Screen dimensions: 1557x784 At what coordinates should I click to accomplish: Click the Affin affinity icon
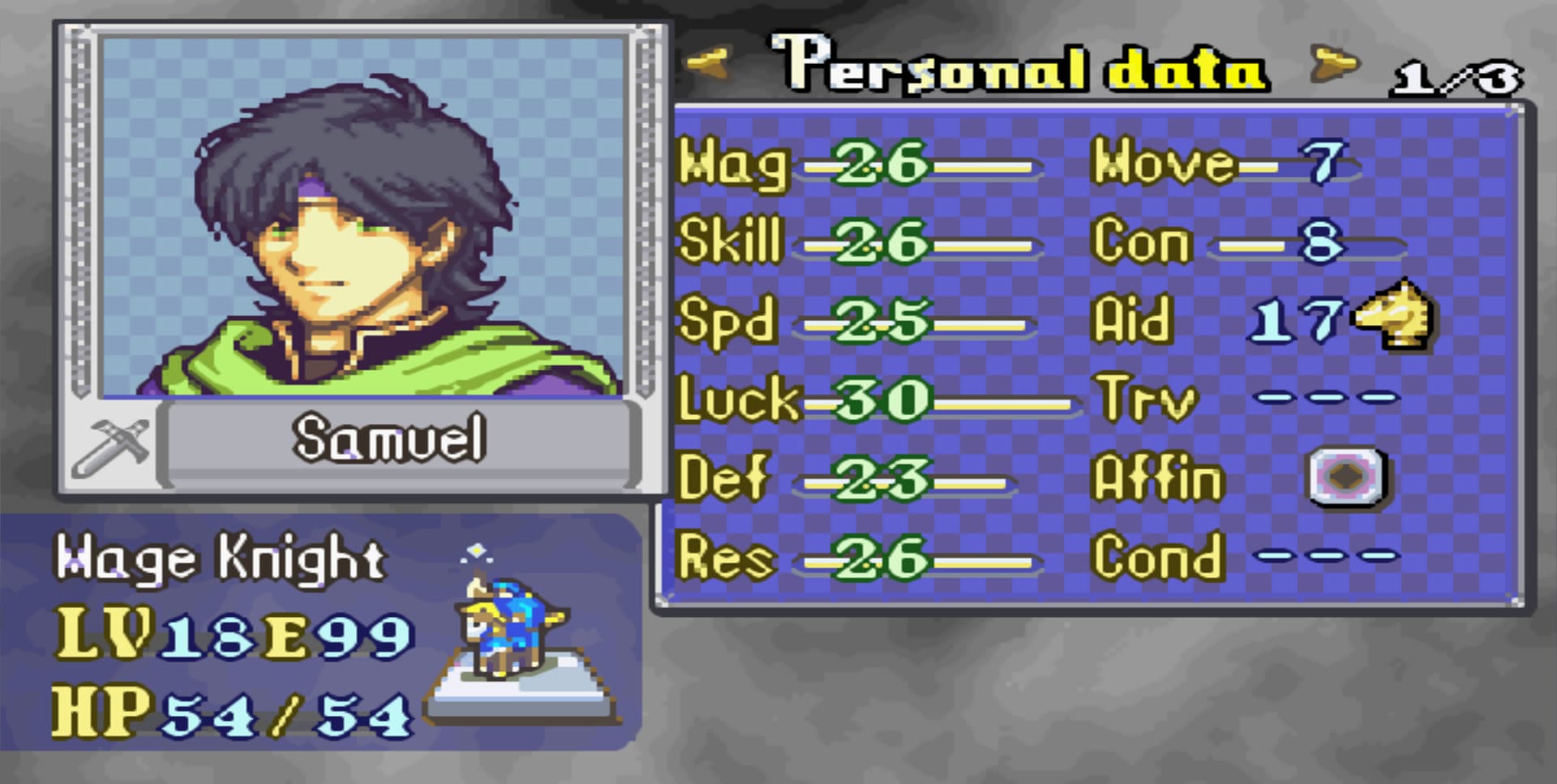pos(1347,477)
